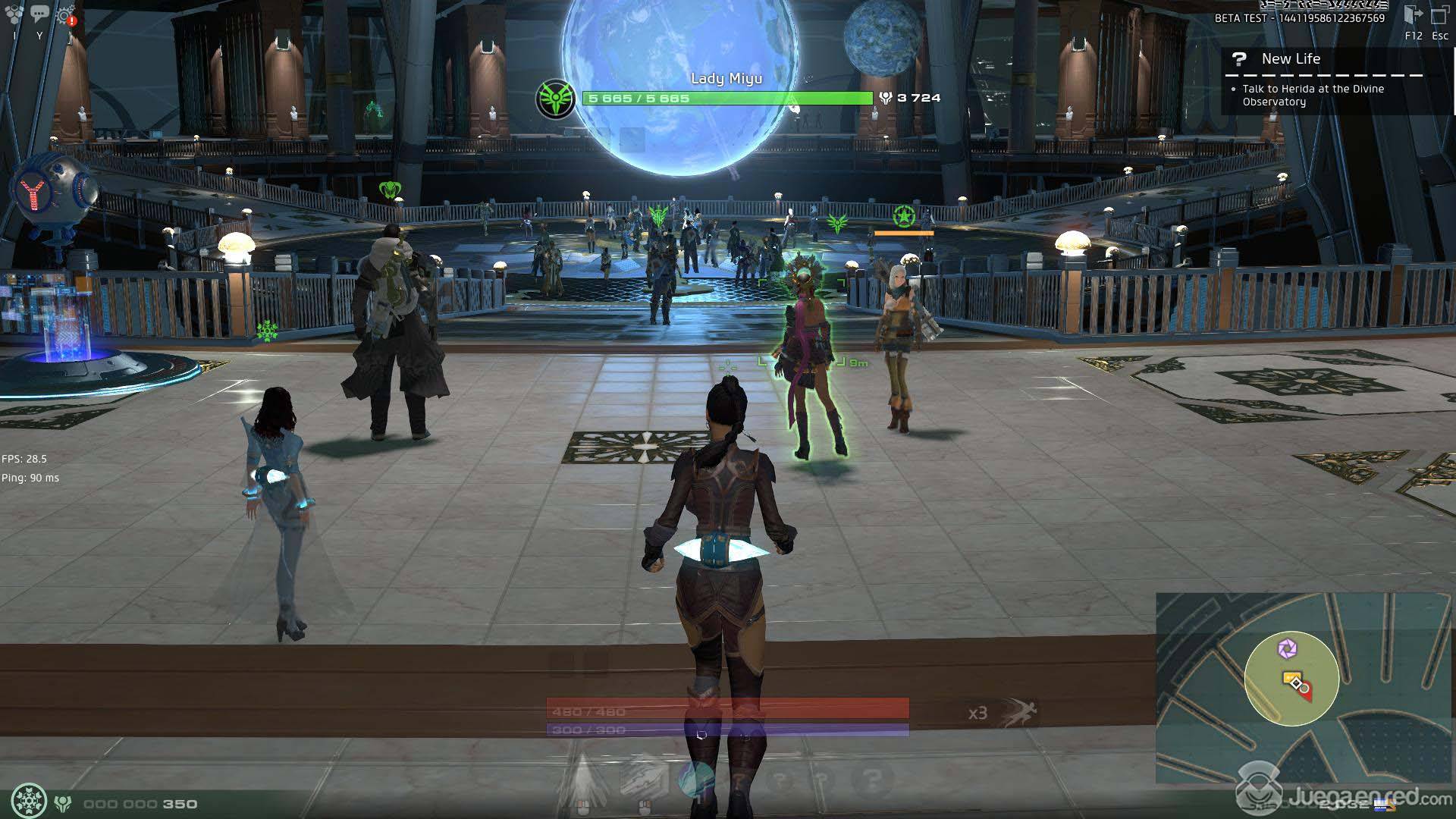1456x819 pixels.
Task: Activate the blue orb ability on the hotbar
Action: (x=696, y=777)
